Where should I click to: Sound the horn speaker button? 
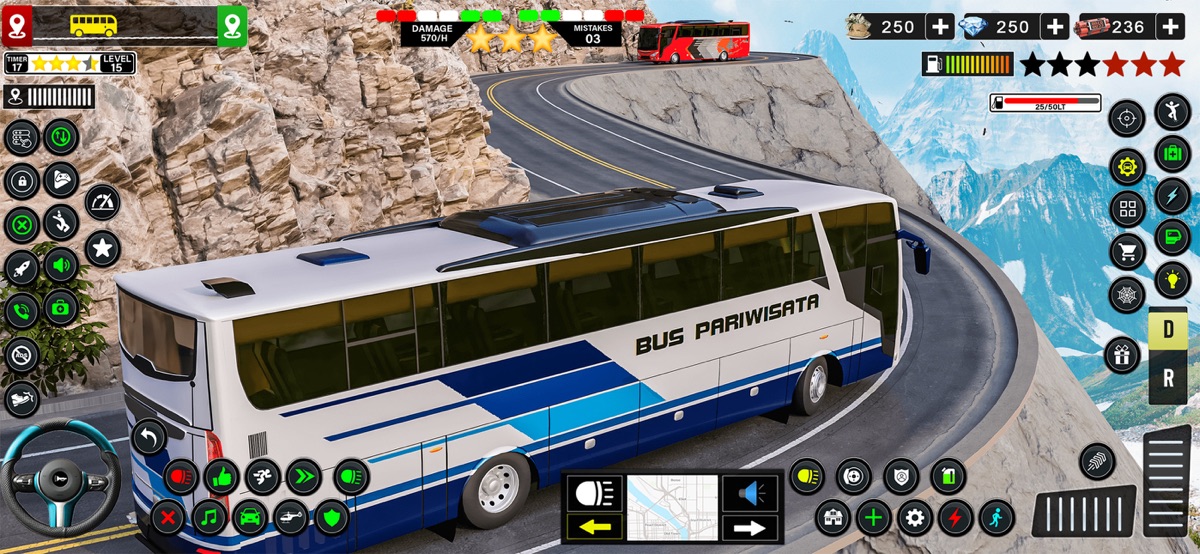tap(749, 493)
